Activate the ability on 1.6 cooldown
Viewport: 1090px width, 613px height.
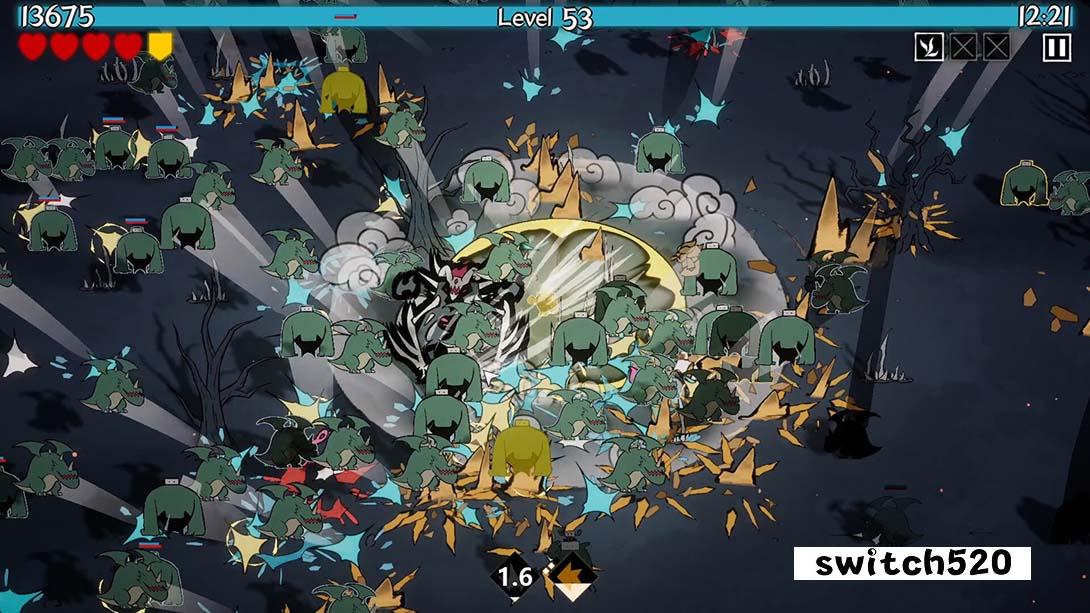pos(515,577)
